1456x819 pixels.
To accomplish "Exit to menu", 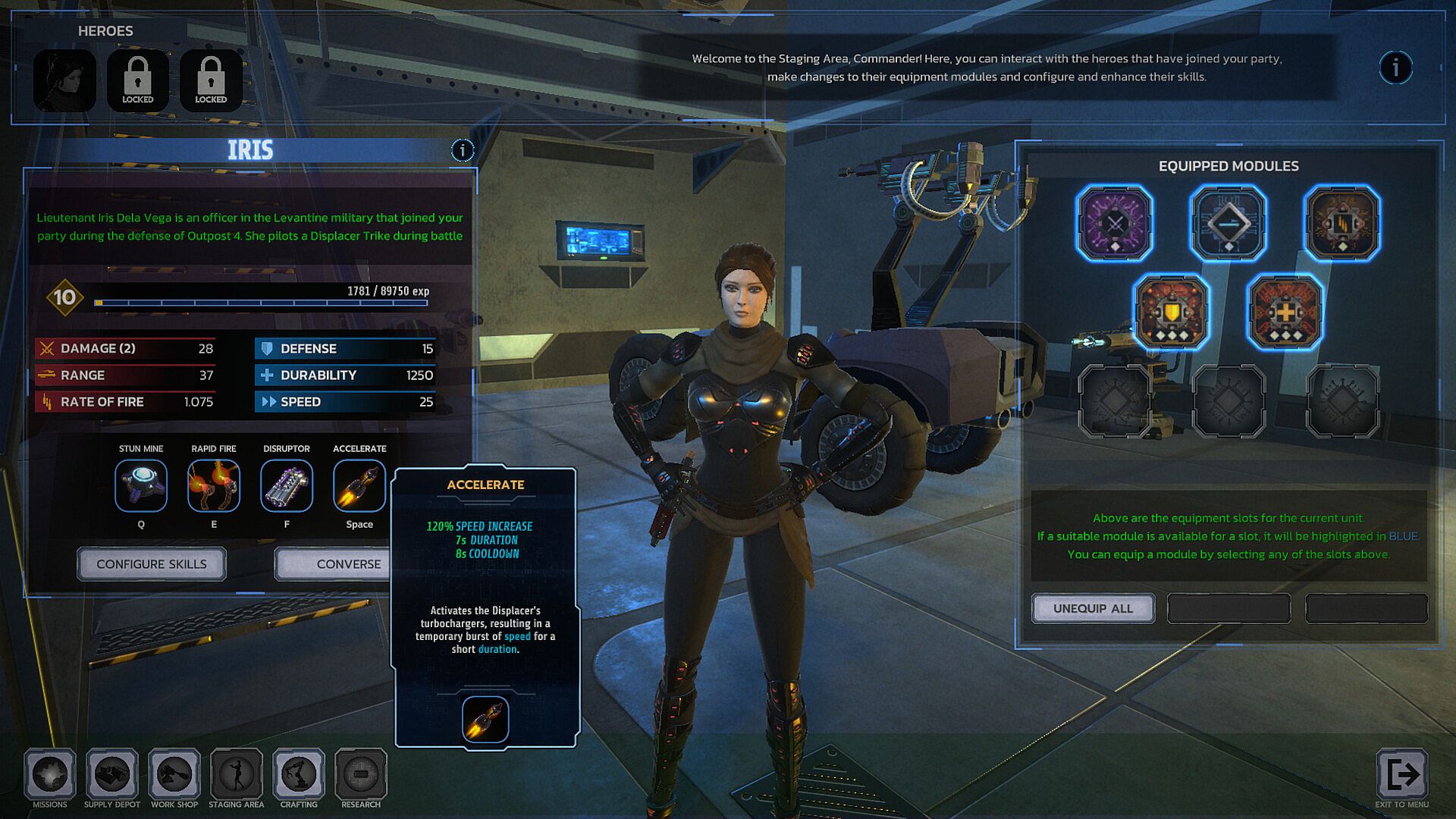I will (x=1402, y=775).
